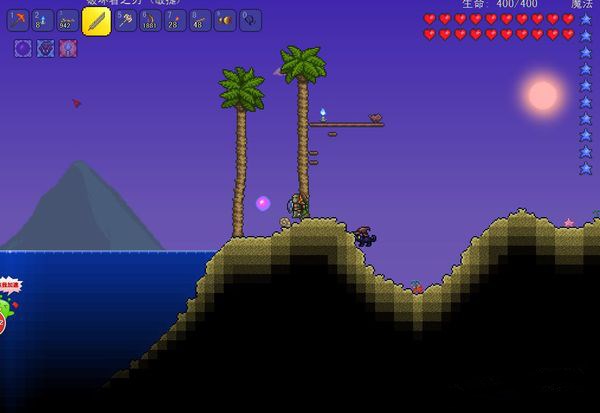The width and height of the screenshot is (600, 413).
Task: Click the purple orb buff icon
Action: [22, 47]
